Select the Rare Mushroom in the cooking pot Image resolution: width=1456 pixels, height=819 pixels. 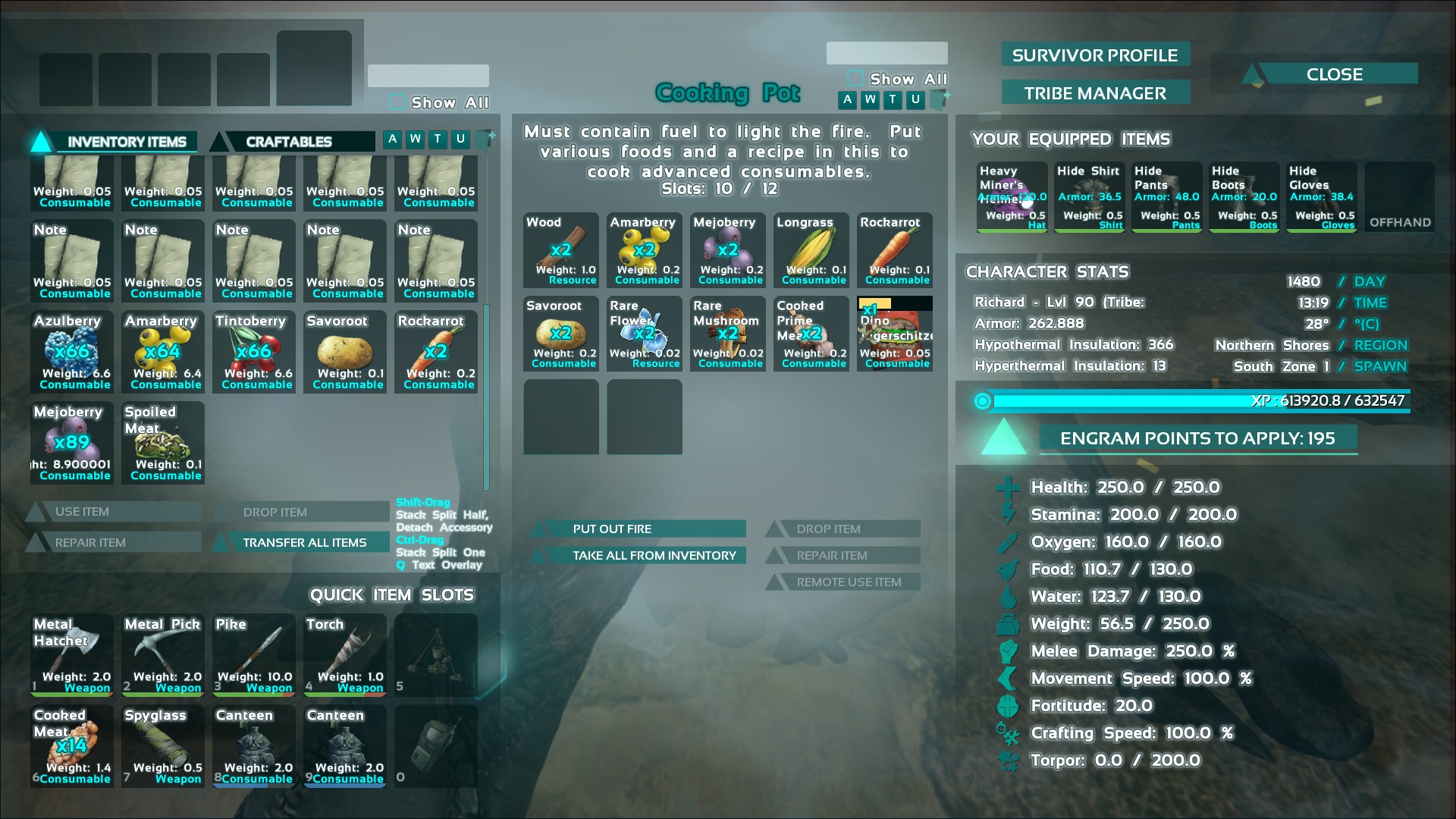coord(728,334)
